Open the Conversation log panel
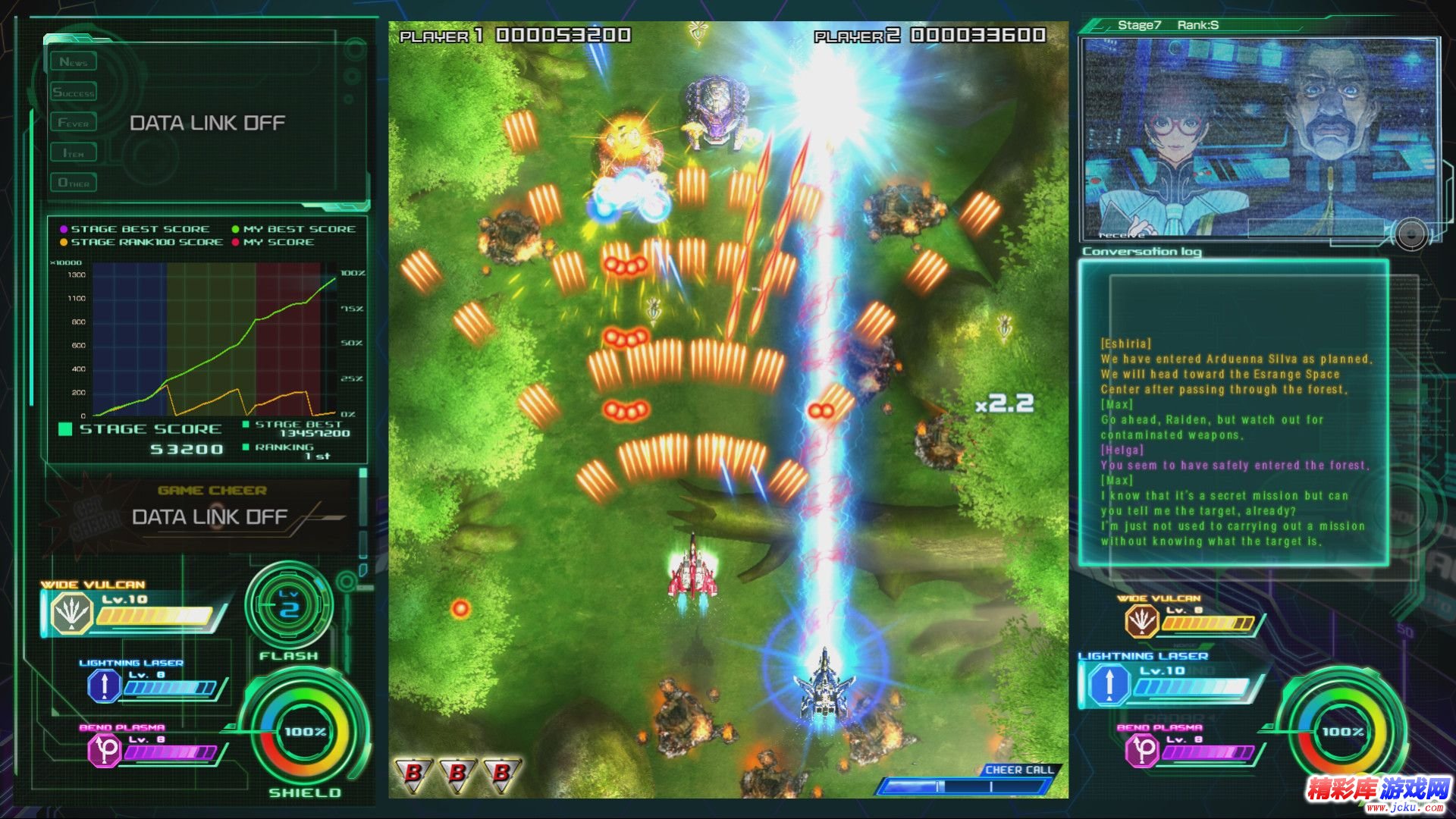 click(x=1234, y=413)
